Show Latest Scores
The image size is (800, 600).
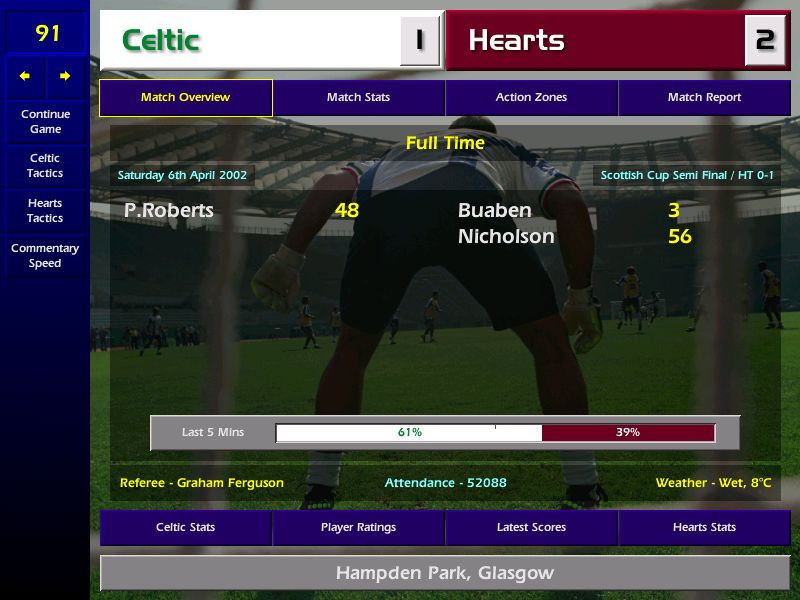531,527
